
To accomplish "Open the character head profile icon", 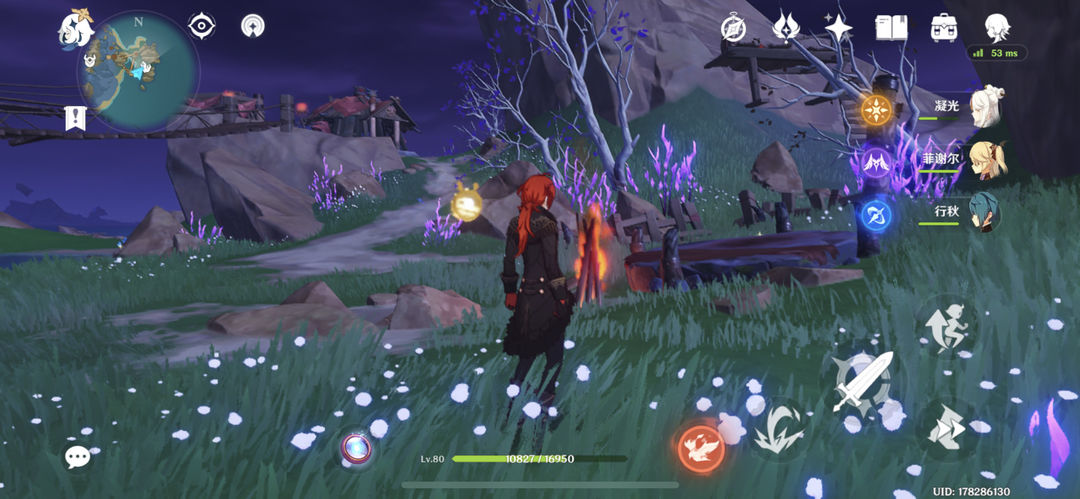I will coord(996,27).
